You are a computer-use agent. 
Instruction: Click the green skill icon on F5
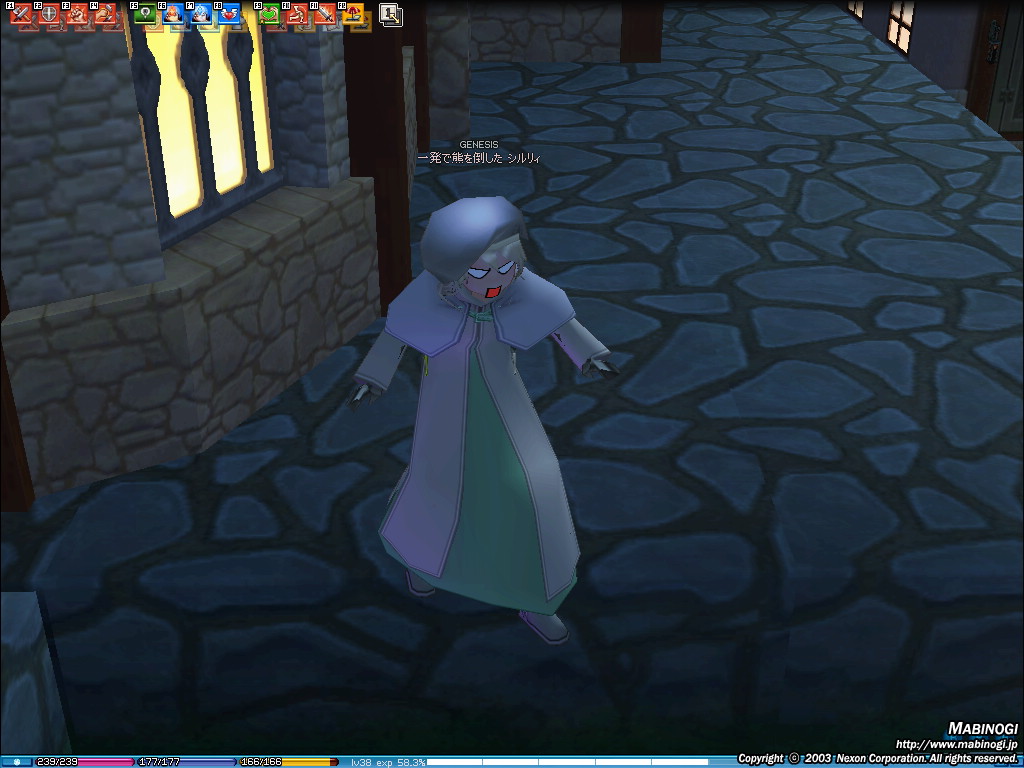coord(146,15)
